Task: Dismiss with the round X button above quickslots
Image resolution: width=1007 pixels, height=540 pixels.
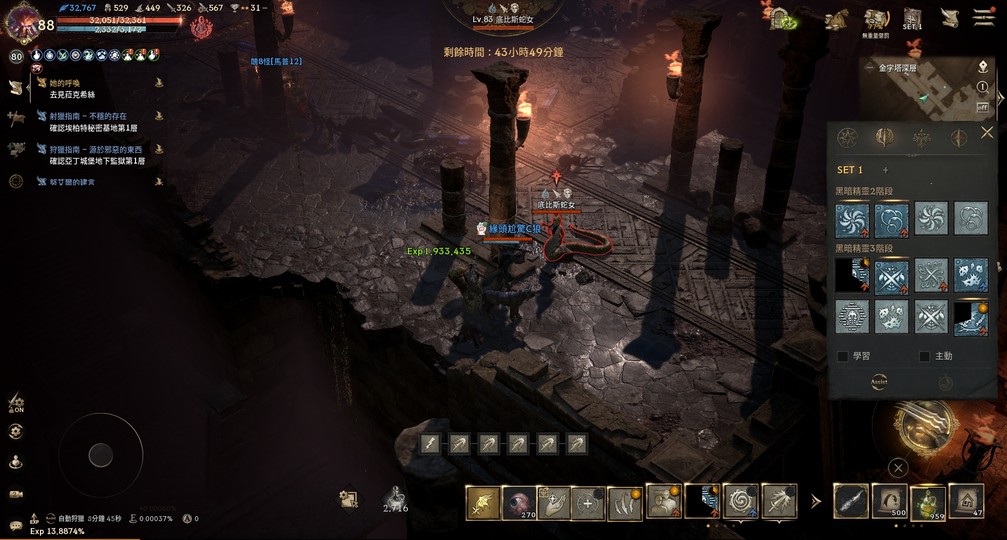Action: pyautogui.click(x=898, y=467)
